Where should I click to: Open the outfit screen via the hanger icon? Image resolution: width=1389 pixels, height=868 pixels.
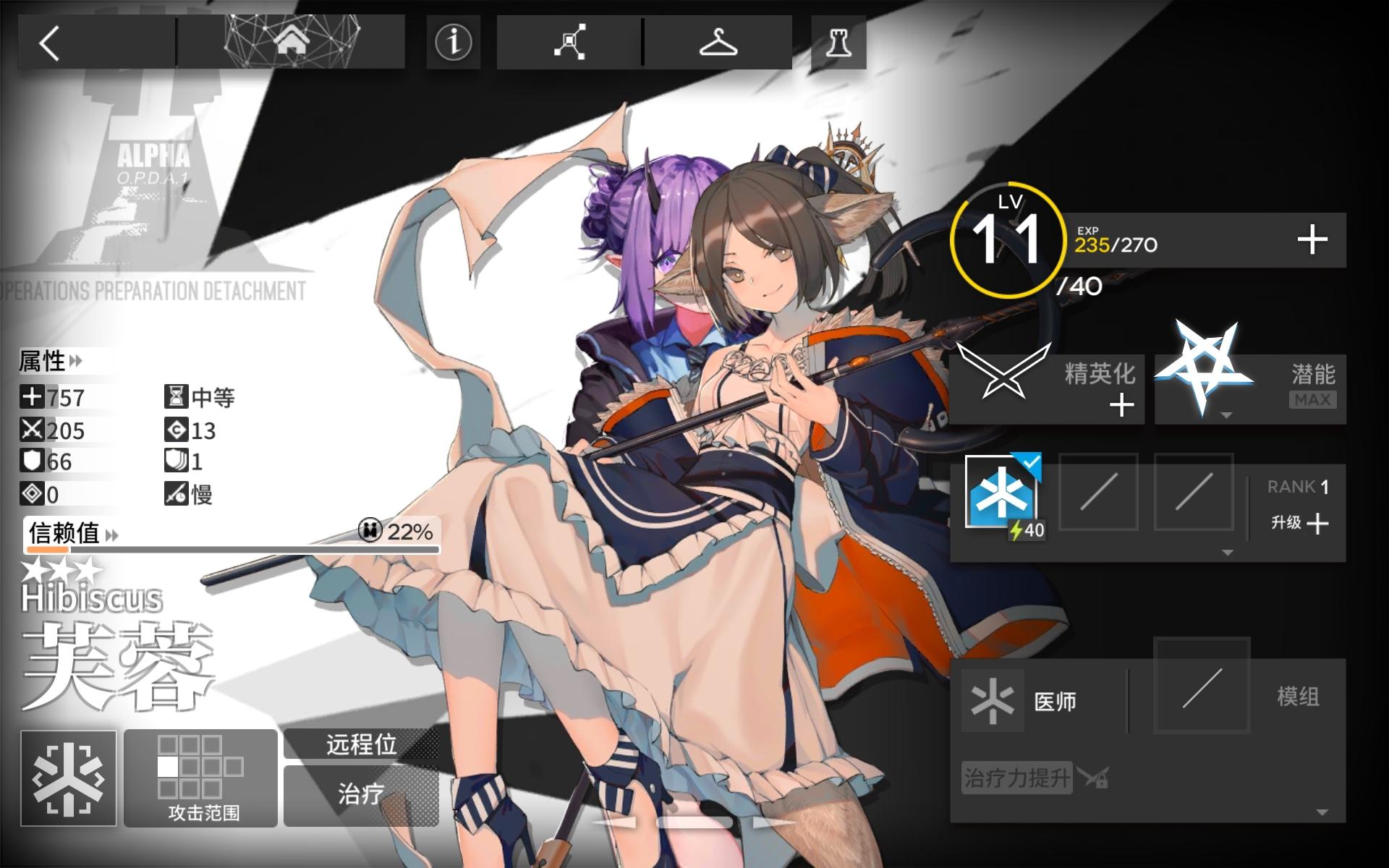coord(720,41)
